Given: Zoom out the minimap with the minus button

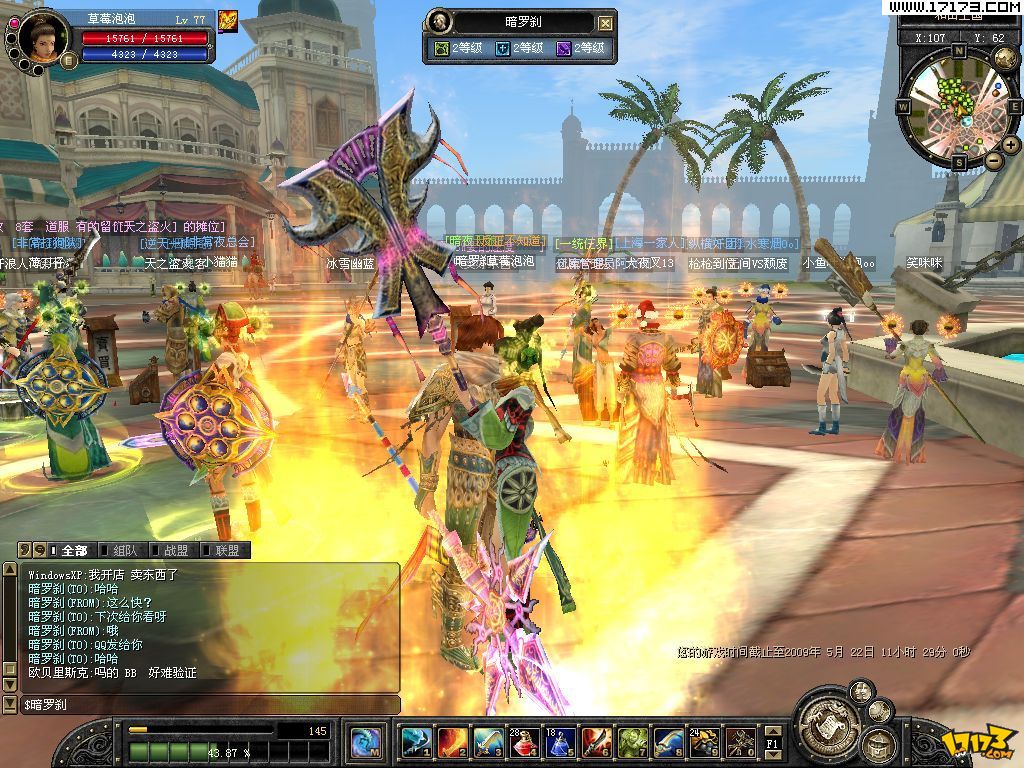Looking at the screenshot, I should click(994, 160).
